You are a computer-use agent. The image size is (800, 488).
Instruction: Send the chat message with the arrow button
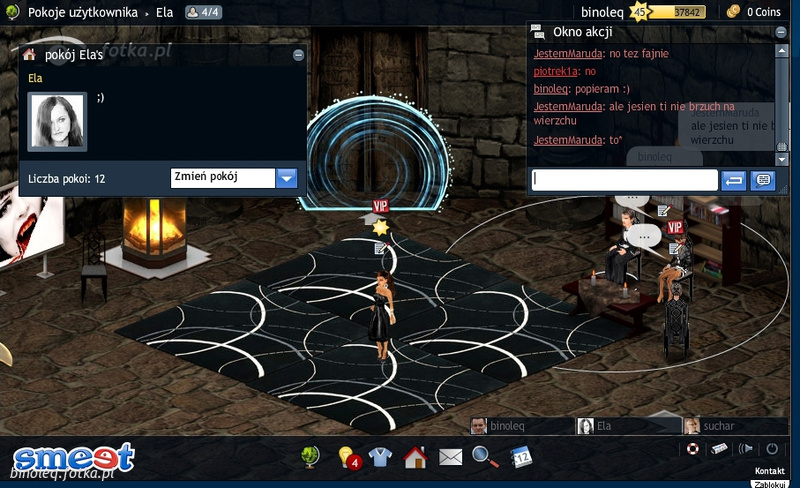(x=733, y=180)
